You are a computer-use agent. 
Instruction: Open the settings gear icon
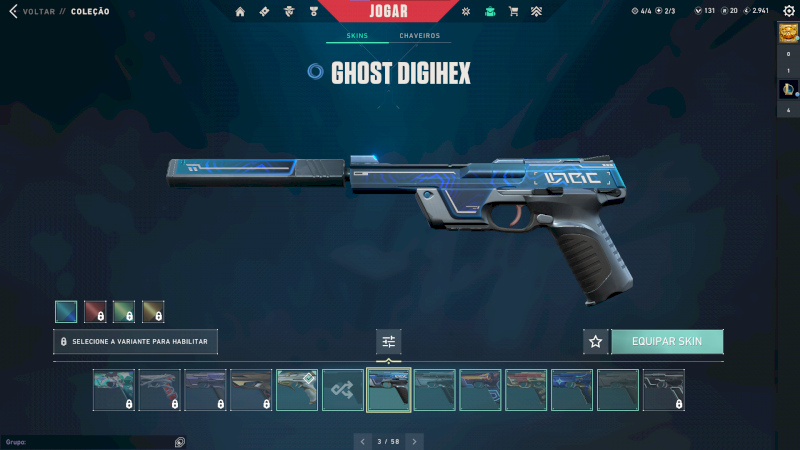pos(788,11)
